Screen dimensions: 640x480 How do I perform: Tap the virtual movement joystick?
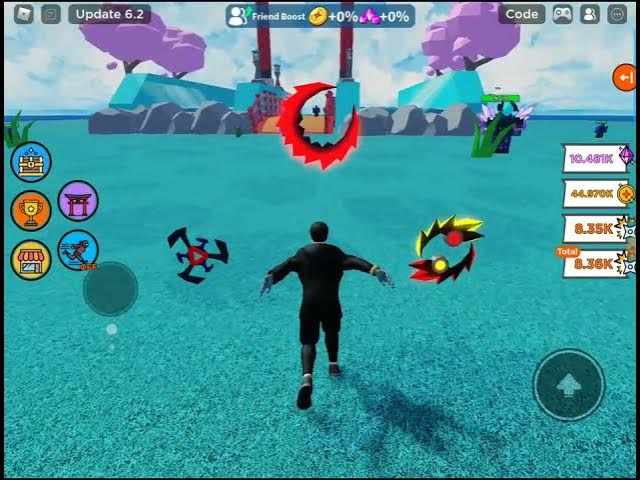click(110, 289)
